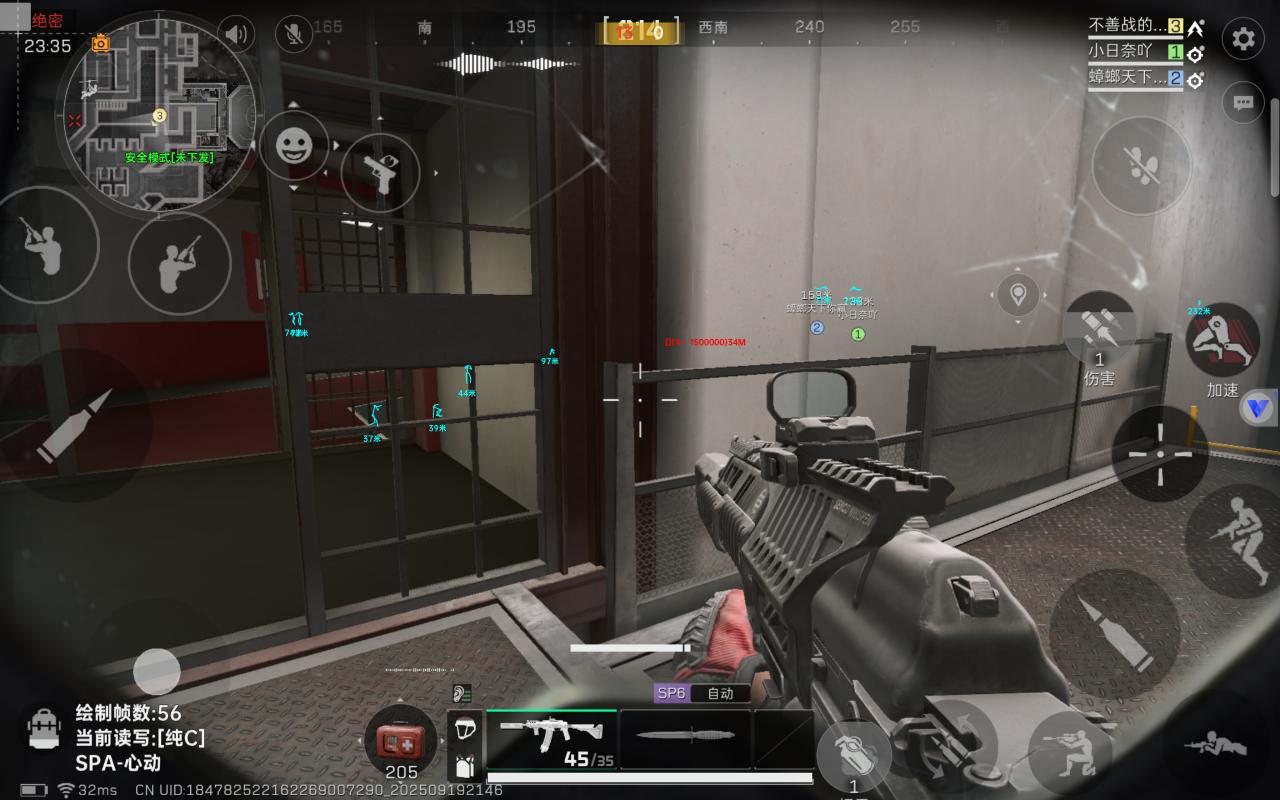Toggle the 自动 fire mode label
The width and height of the screenshot is (1280, 800).
tap(720, 693)
